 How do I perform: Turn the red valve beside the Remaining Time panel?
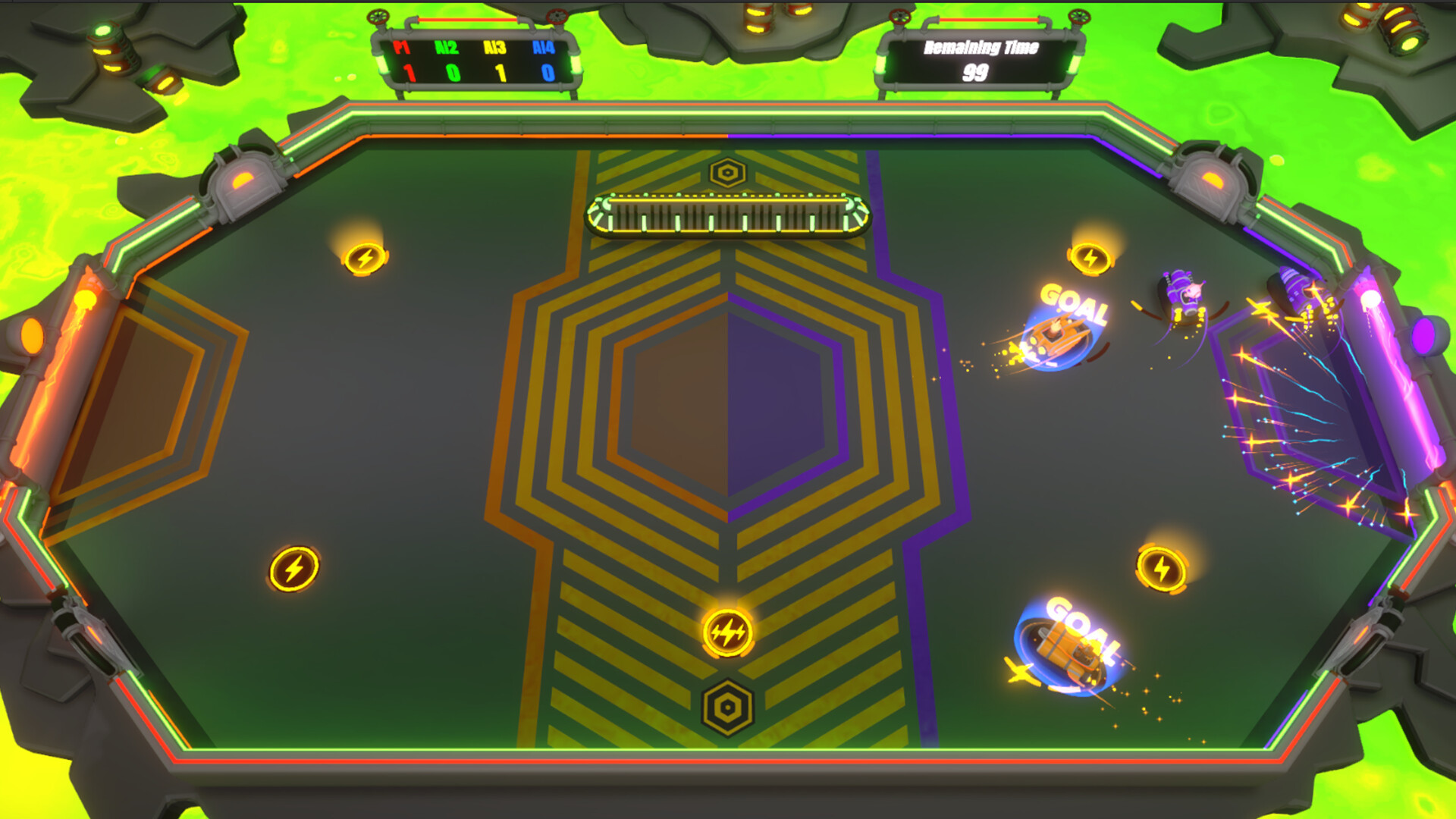click(900, 17)
